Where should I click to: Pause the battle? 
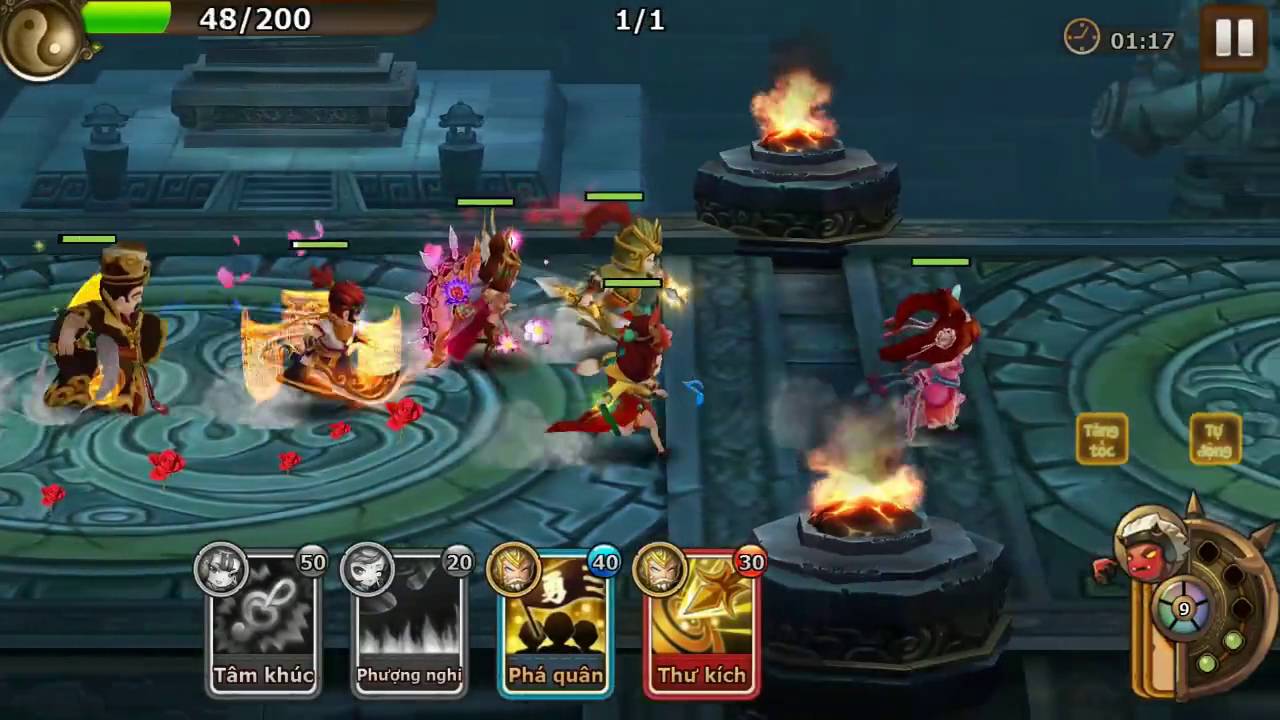pos(1233,38)
